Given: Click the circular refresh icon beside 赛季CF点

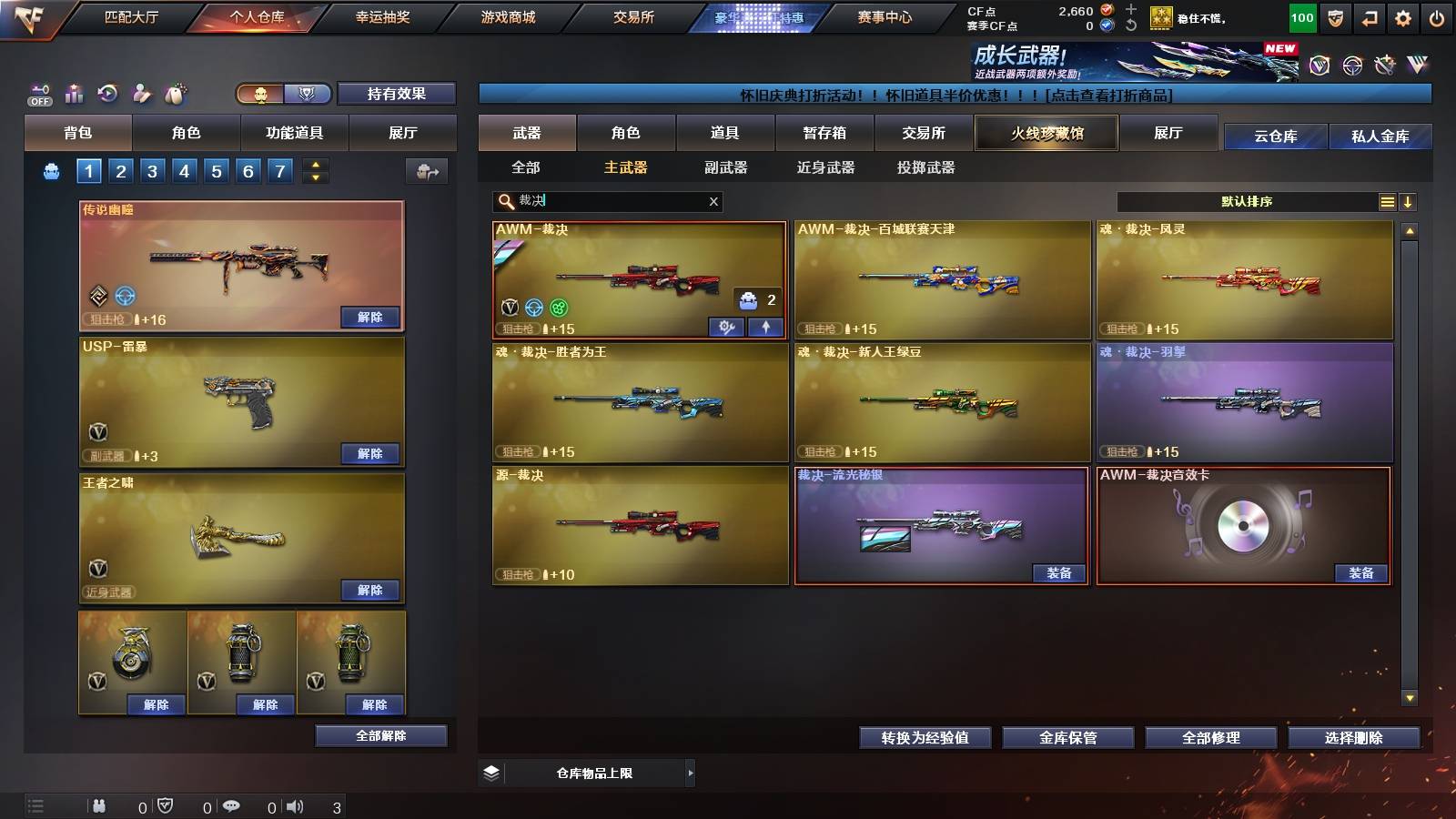Looking at the screenshot, I should point(1130,25).
